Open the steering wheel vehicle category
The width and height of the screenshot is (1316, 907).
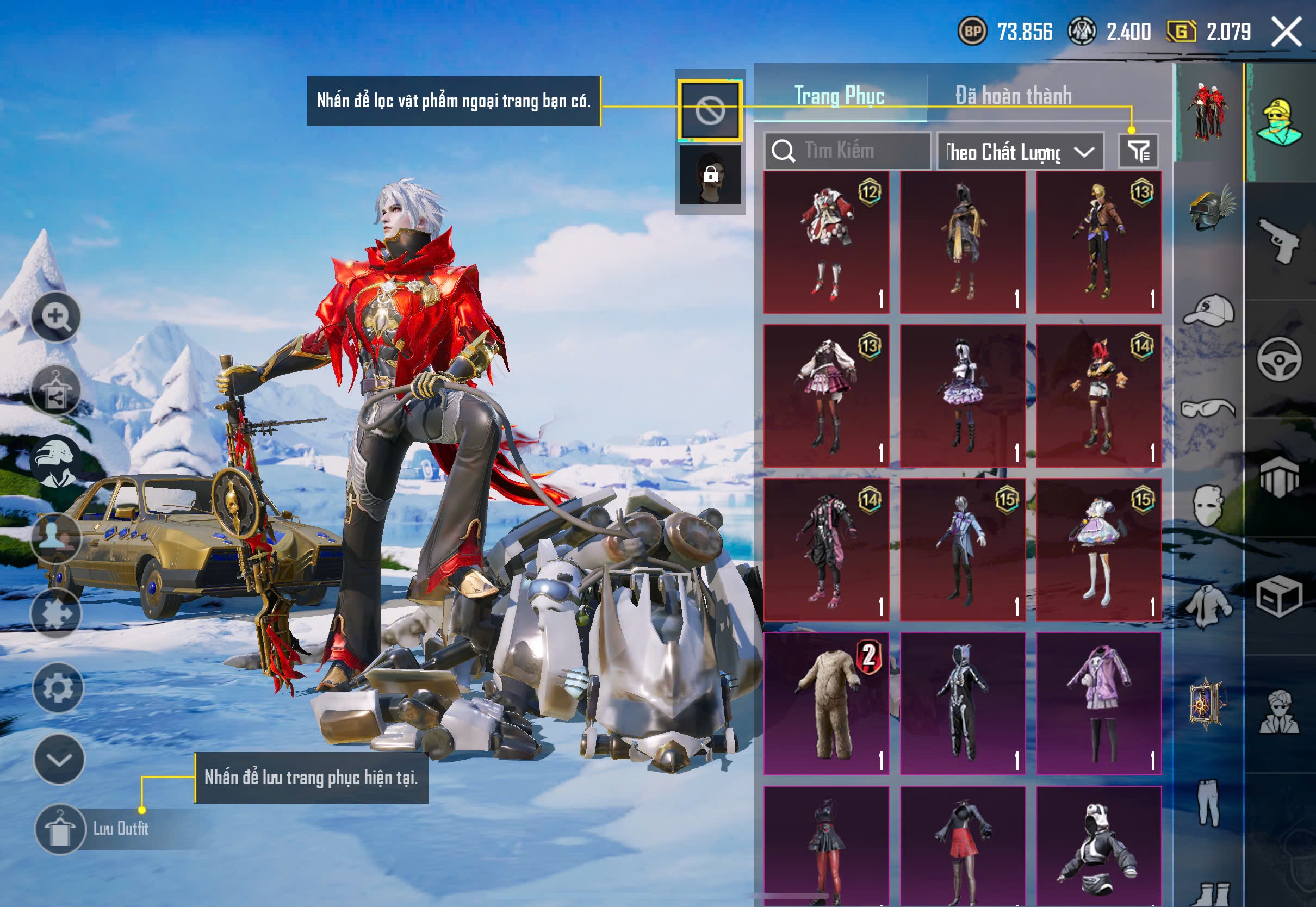(x=1278, y=360)
